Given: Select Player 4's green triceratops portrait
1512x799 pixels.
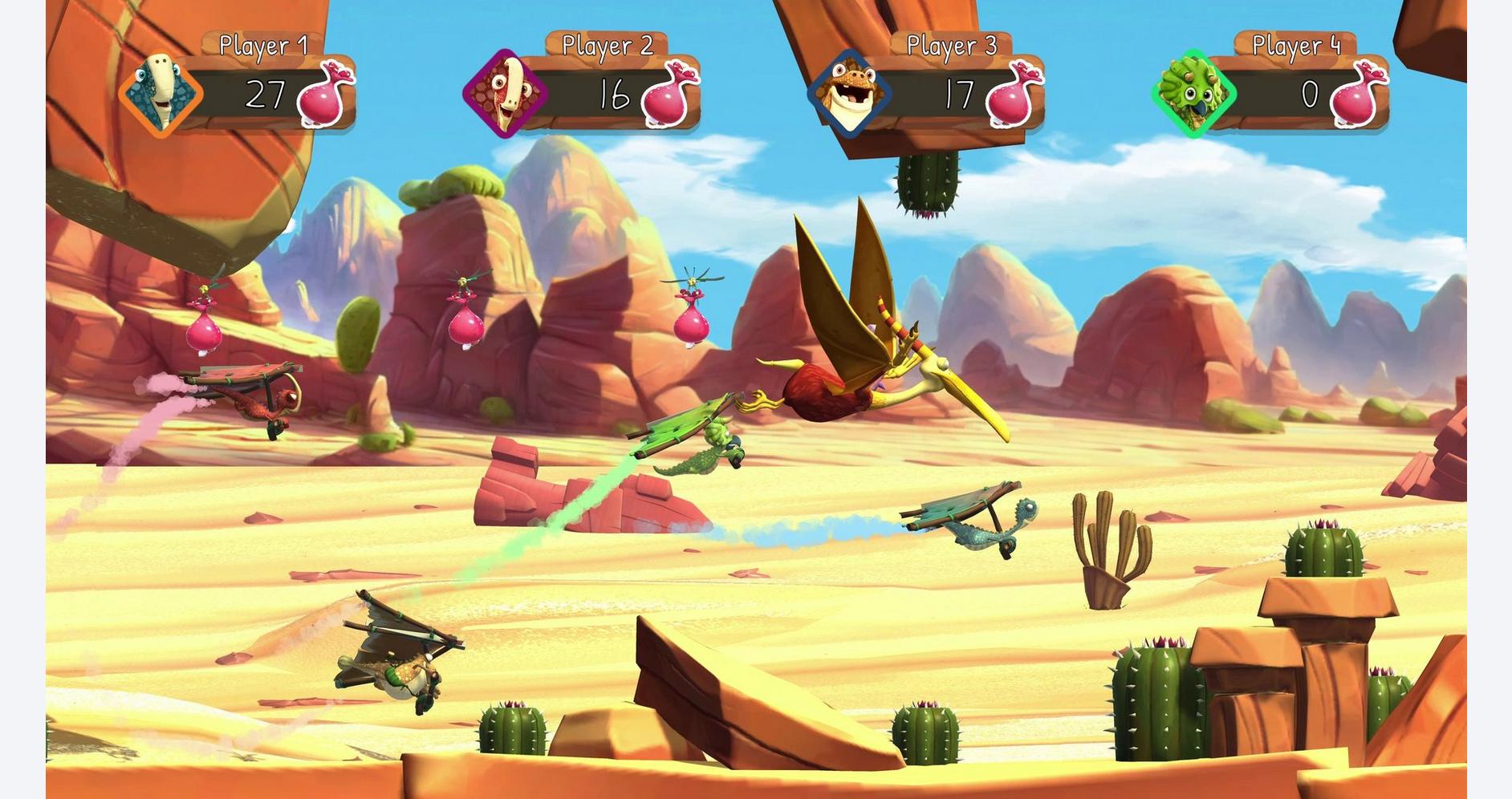Looking at the screenshot, I should [1193, 94].
